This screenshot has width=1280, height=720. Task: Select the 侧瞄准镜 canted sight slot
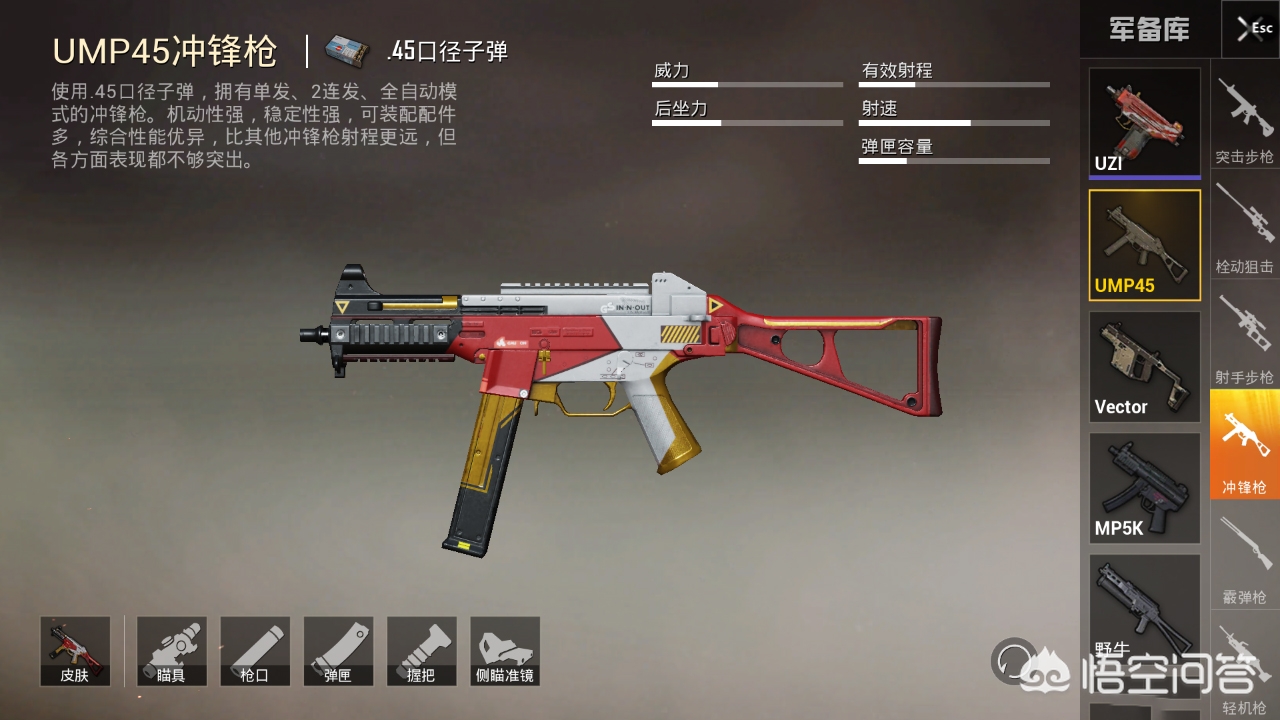pyautogui.click(x=505, y=651)
